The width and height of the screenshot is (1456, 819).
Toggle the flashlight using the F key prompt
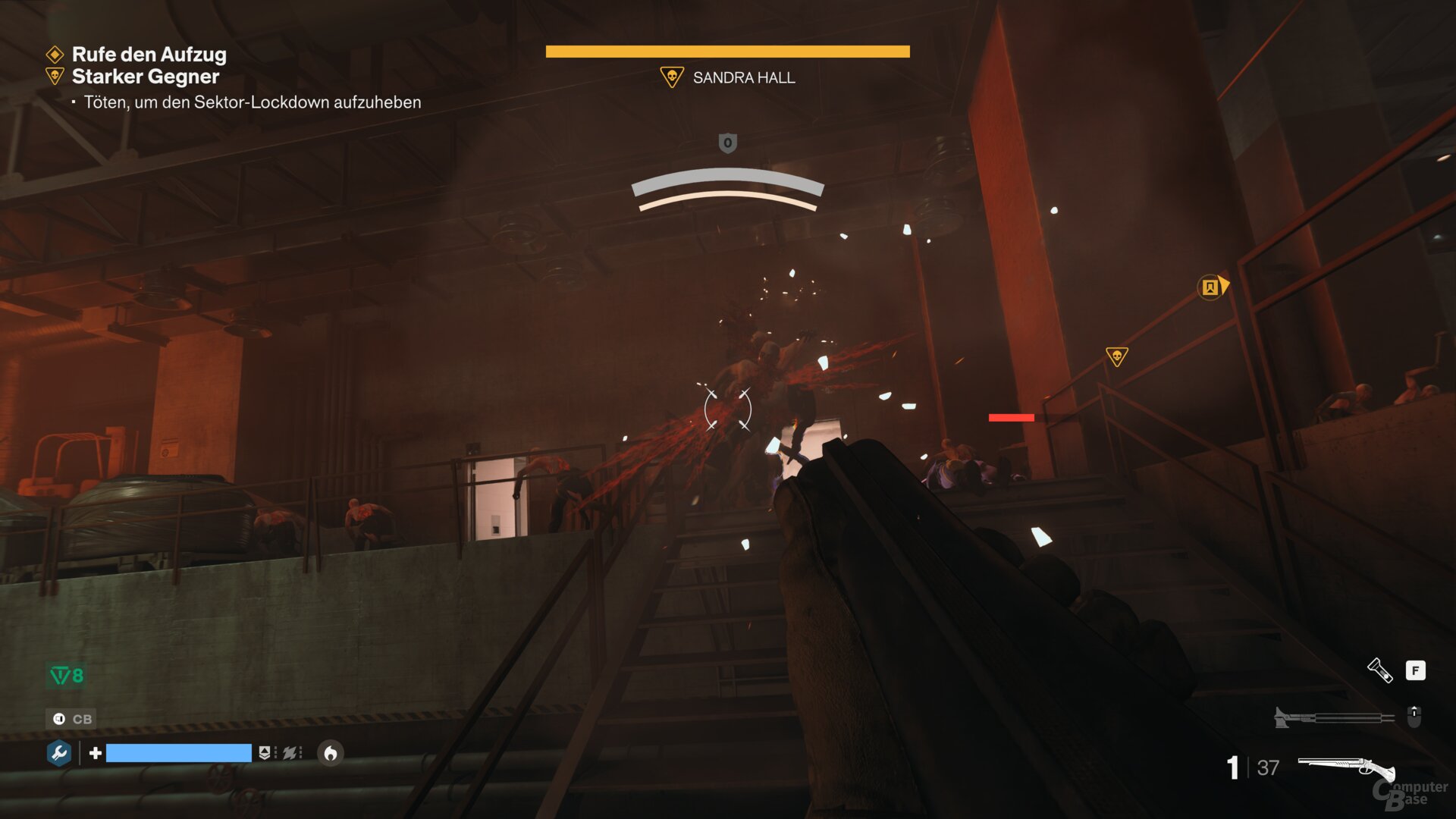pyautogui.click(x=1415, y=670)
